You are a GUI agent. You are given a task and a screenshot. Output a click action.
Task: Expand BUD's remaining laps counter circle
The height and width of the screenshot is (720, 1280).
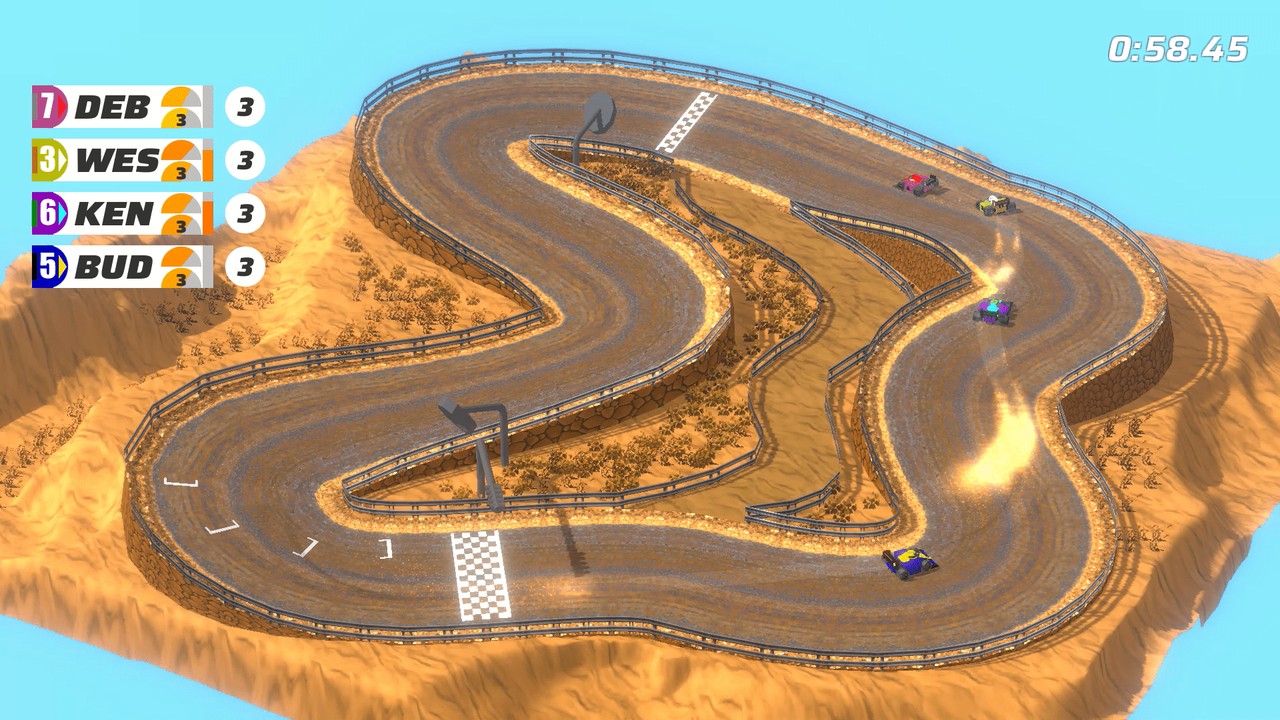click(x=245, y=266)
